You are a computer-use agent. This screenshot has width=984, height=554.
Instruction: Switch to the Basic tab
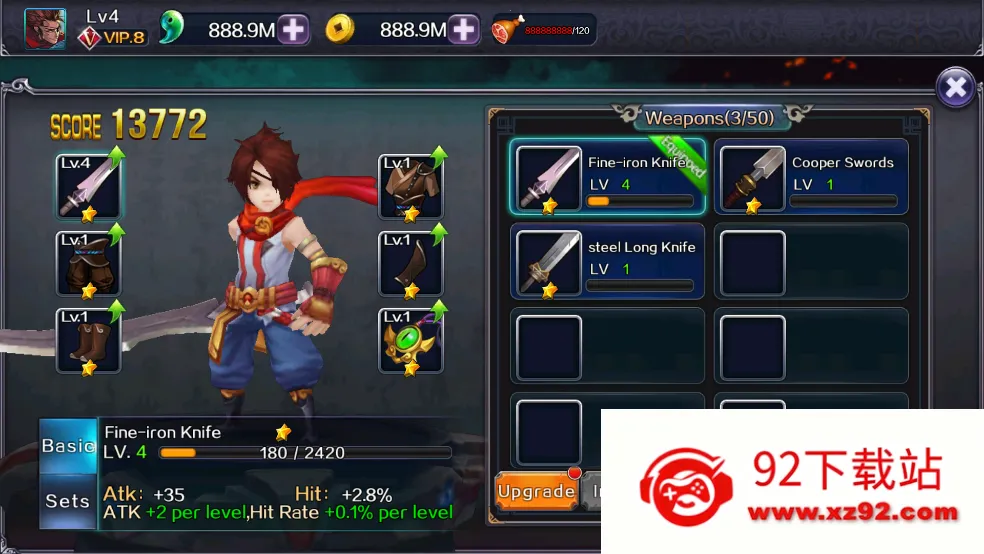68,446
